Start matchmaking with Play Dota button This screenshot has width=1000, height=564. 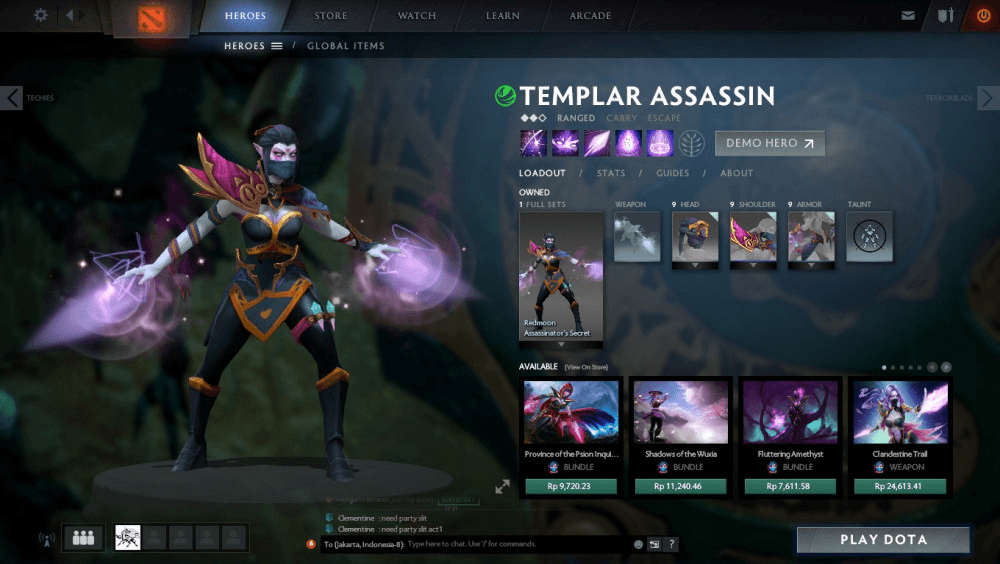[883, 540]
